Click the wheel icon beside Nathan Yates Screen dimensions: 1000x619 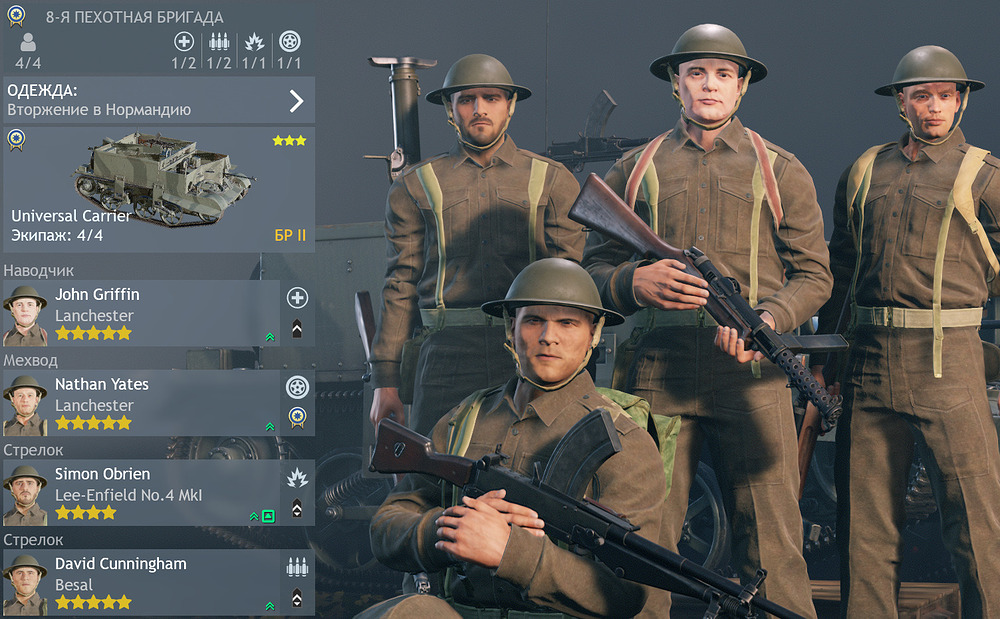pyautogui.click(x=297, y=387)
